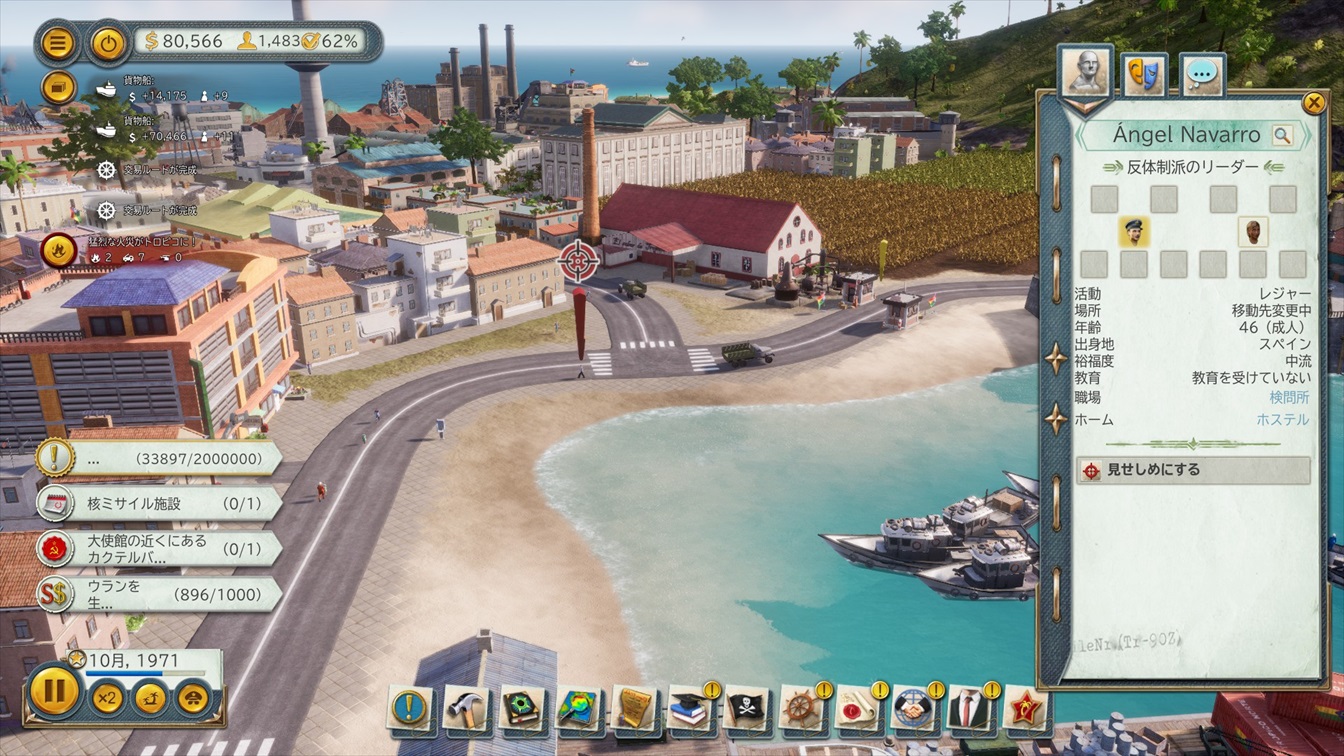
Task: Select the 核ミサイル施設 objective
Action: 160,503
